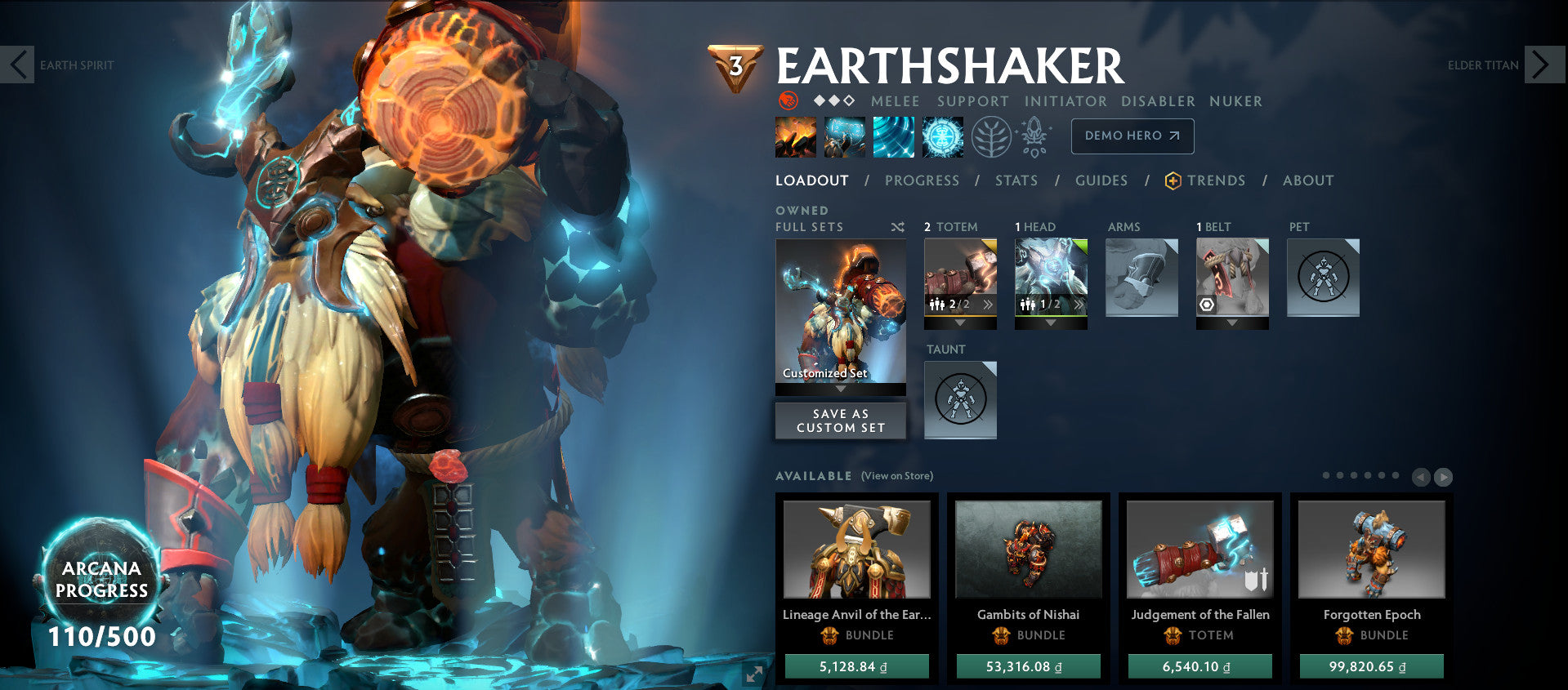Click the Aghanim's Scepter upgrade icon
The width and height of the screenshot is (1568, 690).
pos(1034,136)
